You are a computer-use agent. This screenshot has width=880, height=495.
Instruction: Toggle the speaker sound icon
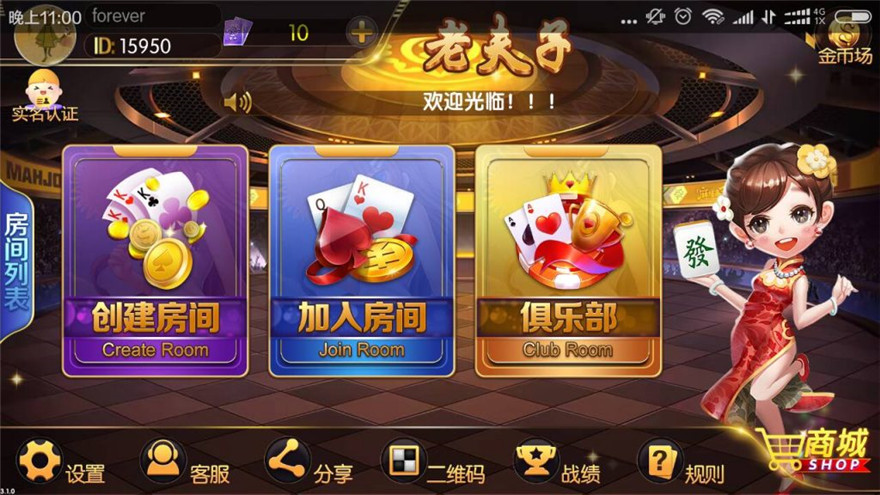point(238,101)
